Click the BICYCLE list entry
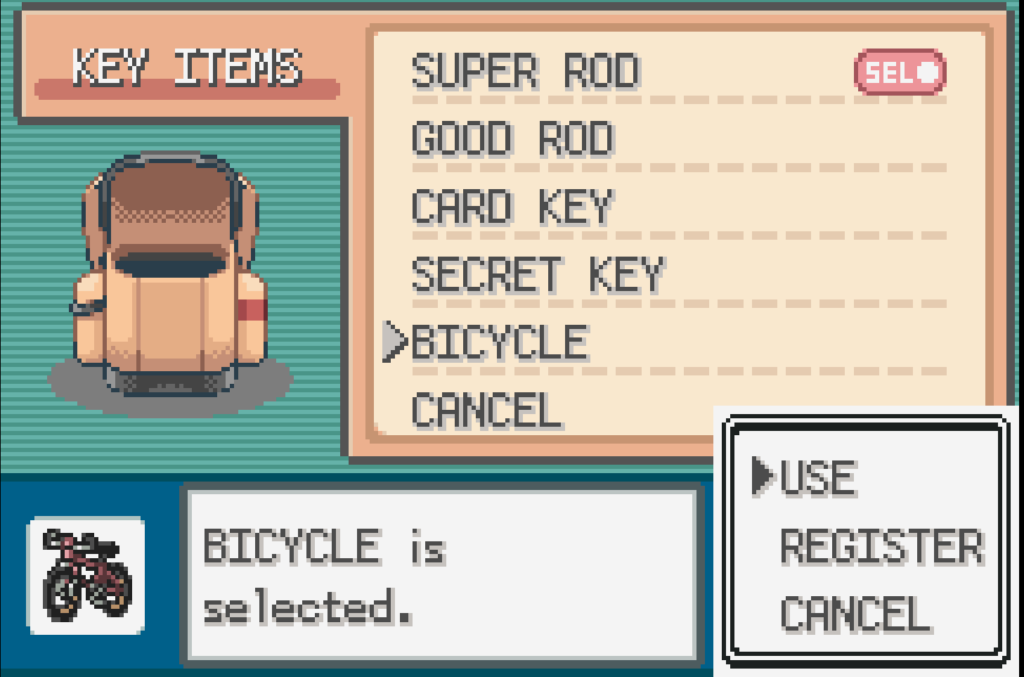1024x677 pixels. [x=499, y=343]
